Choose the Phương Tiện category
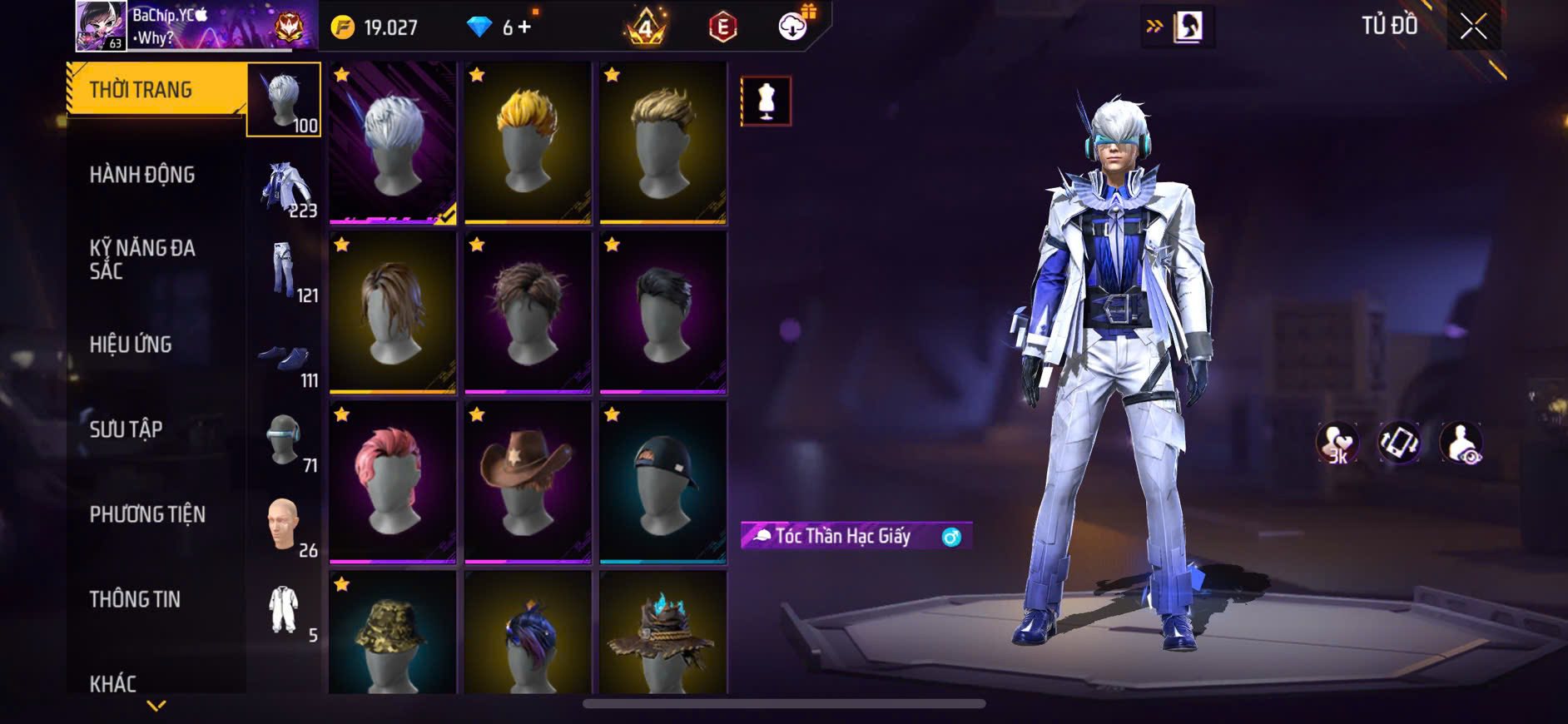This screenshot has height=724, width=1568. 147,514
